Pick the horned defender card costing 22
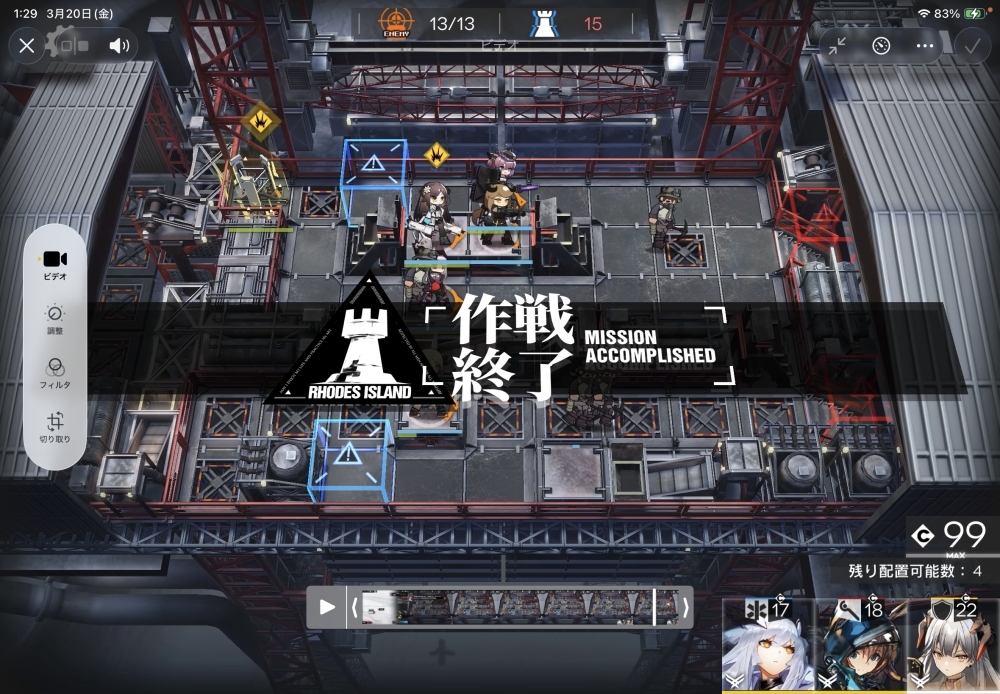 pos(953,645)
